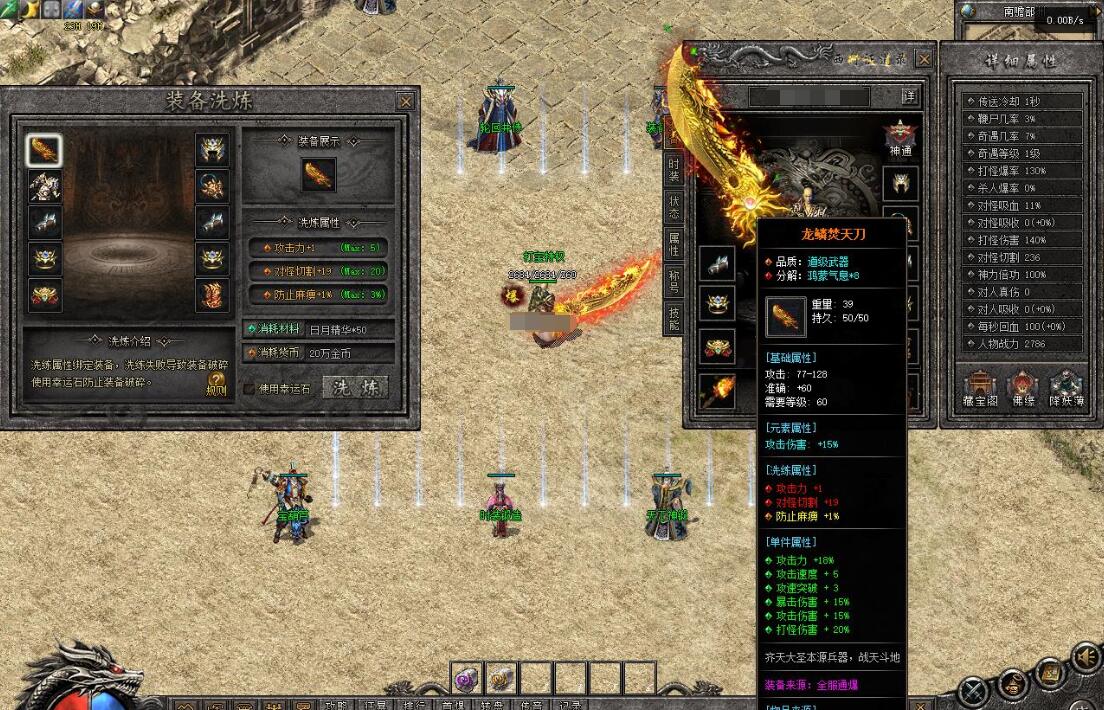Choose the orange flame boots slot in refining
Screen dimensions: 1104x710
click(x=211, y=296)
